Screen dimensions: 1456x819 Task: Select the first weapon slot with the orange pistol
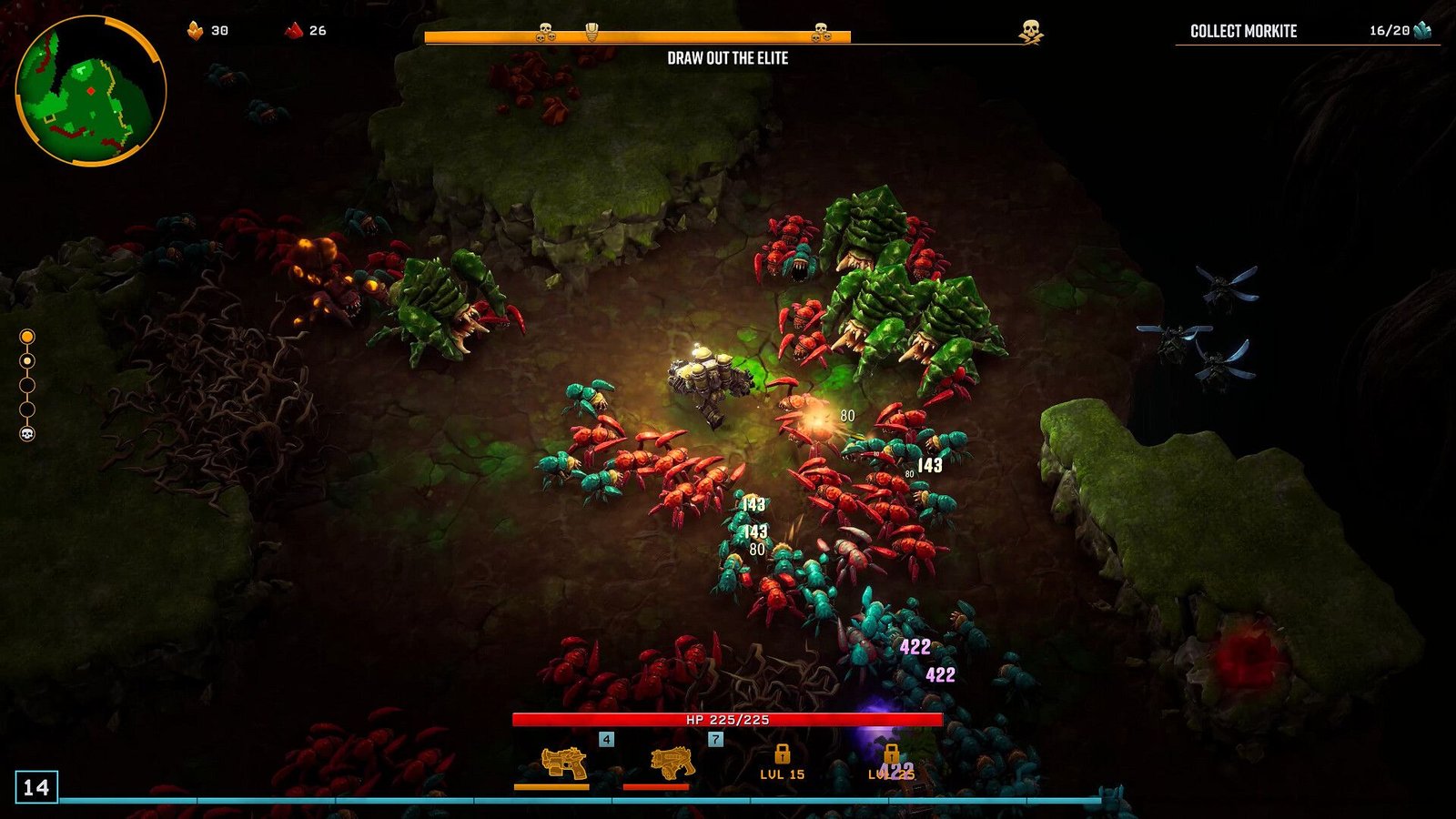click(x=563, y=763)
